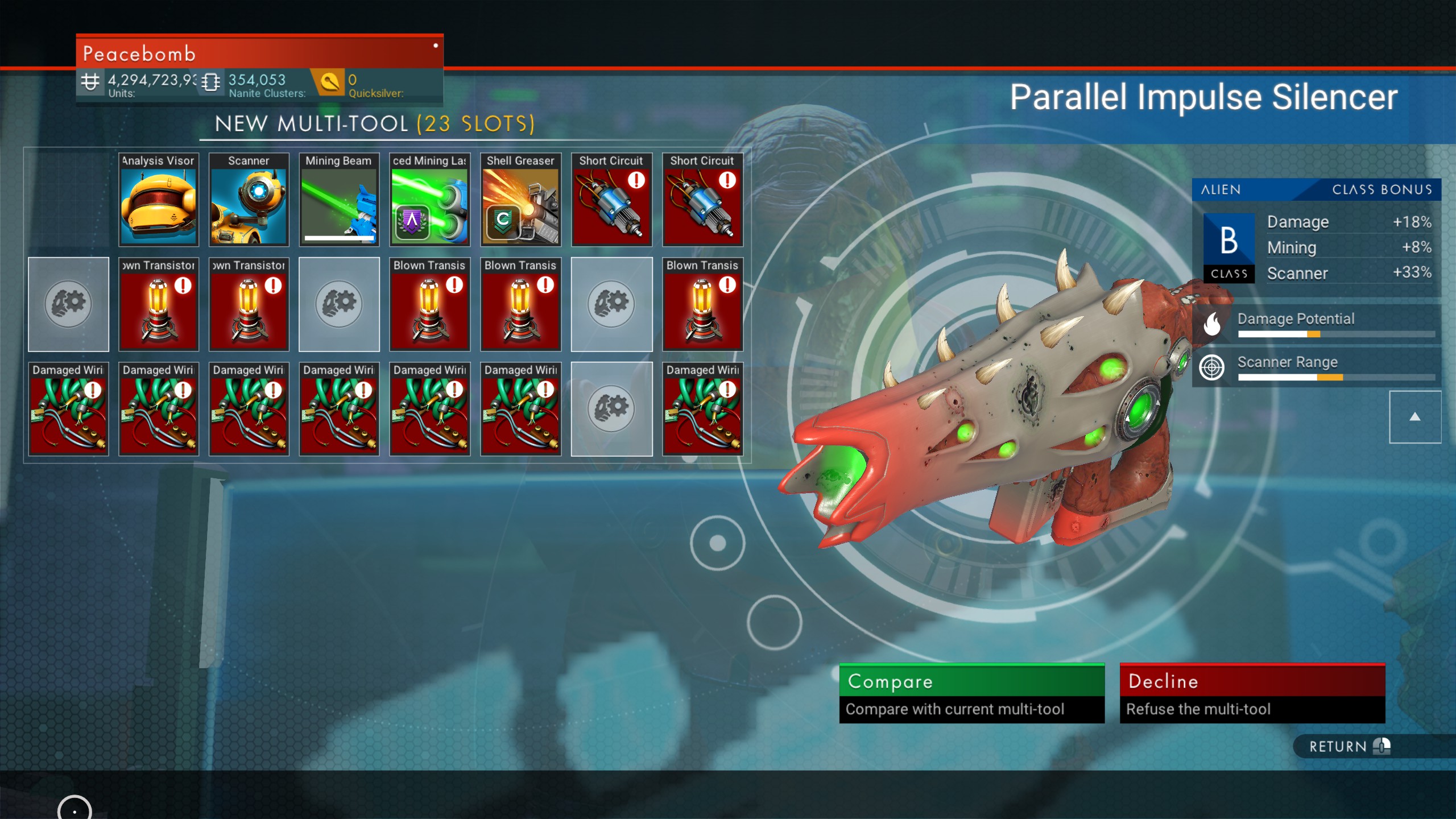Expand the stats panel arrow button
This screenshot has height=819, width=1456.
(x=1414, y=417)
